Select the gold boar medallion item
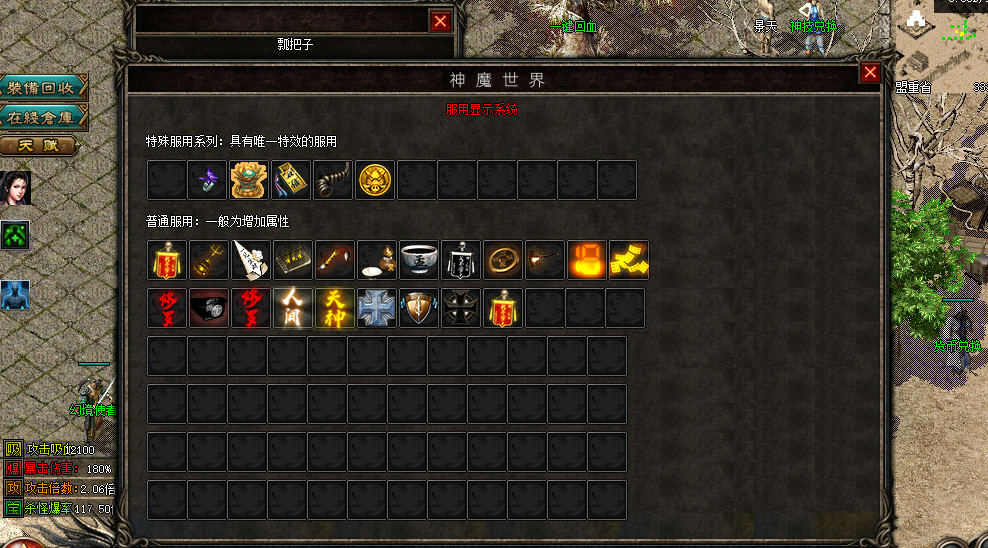The height and width of the screenshot is (548, 988). point(377,180)
